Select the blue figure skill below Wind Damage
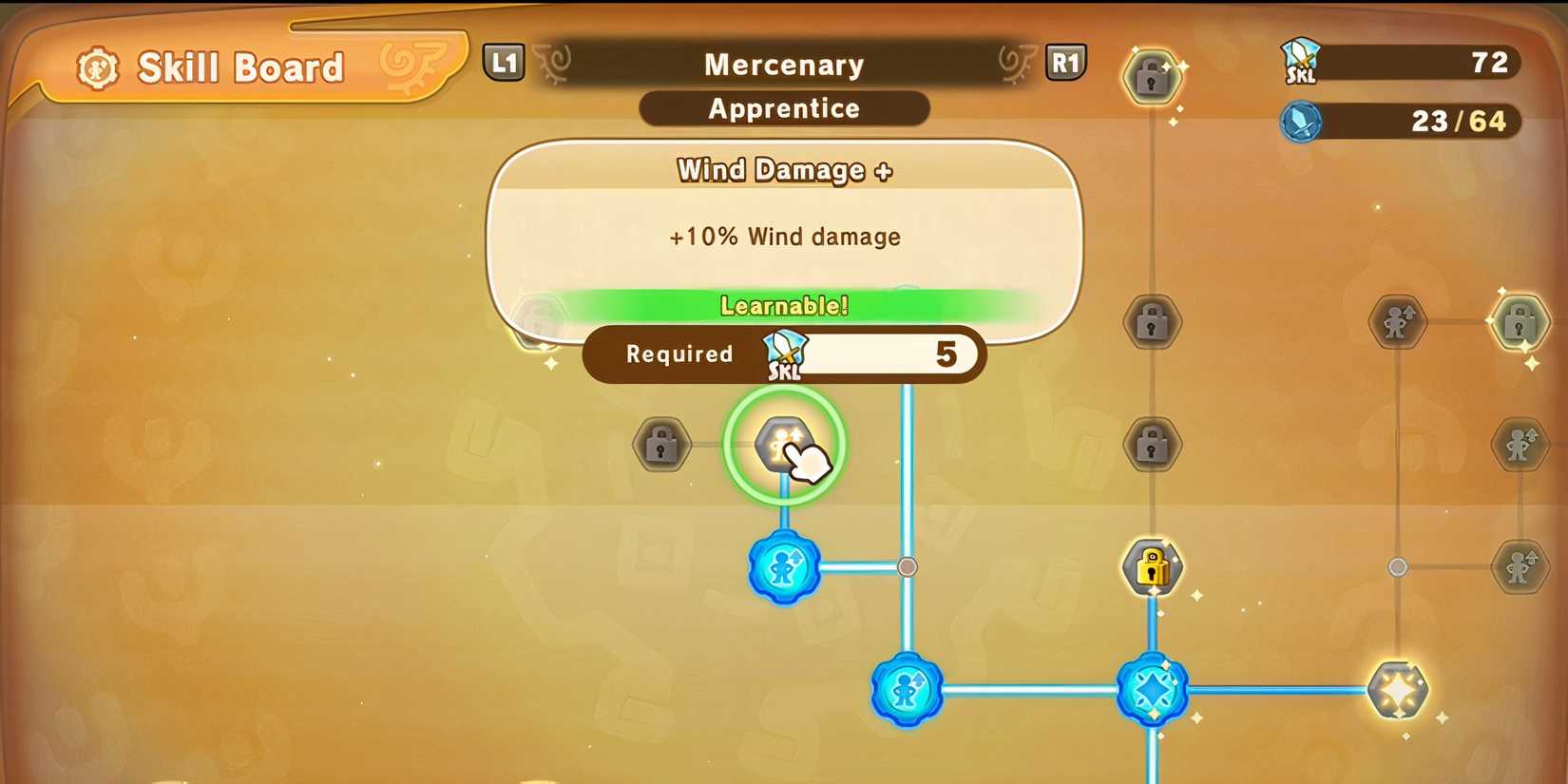 tap(783, 567)
